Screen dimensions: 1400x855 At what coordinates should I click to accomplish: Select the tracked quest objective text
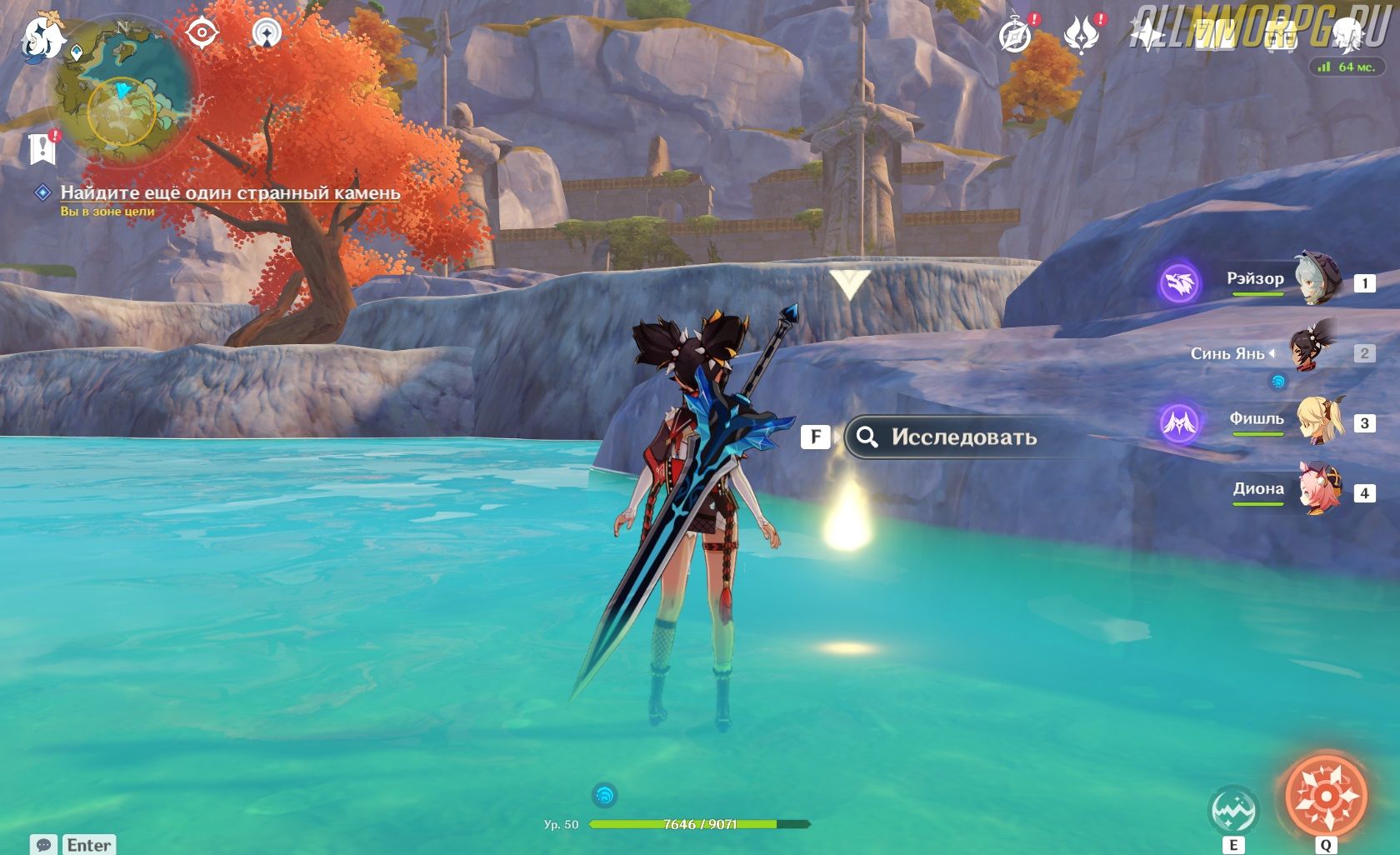tap(230, 192)
